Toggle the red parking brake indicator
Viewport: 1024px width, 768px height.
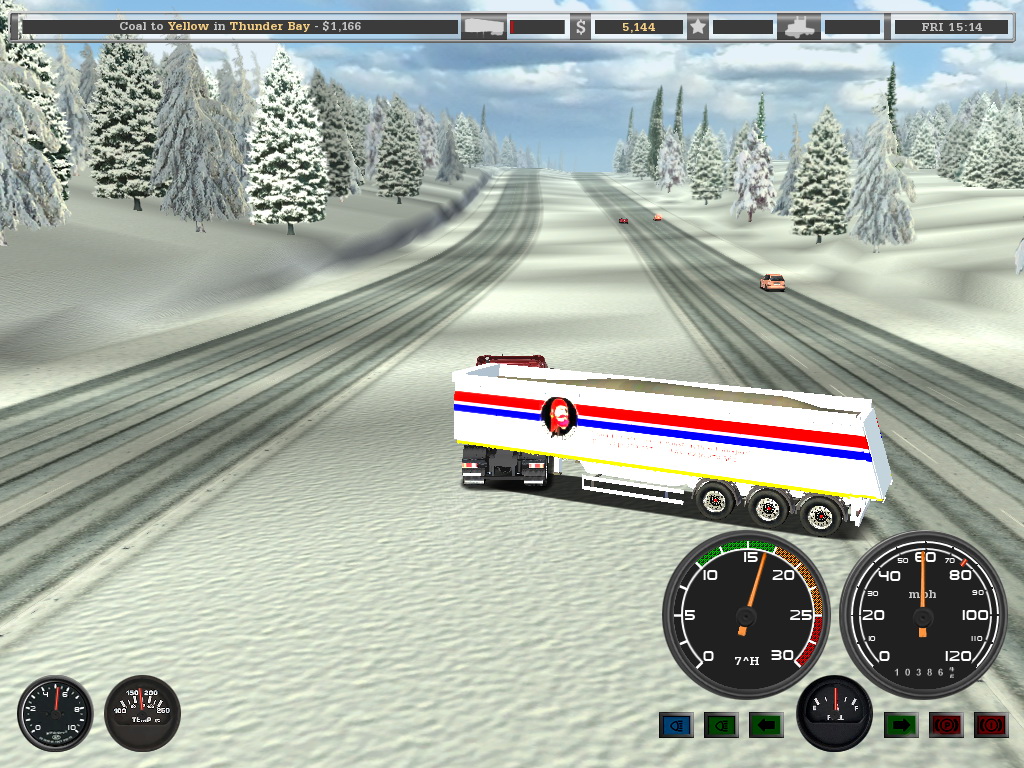coord(946,724)
